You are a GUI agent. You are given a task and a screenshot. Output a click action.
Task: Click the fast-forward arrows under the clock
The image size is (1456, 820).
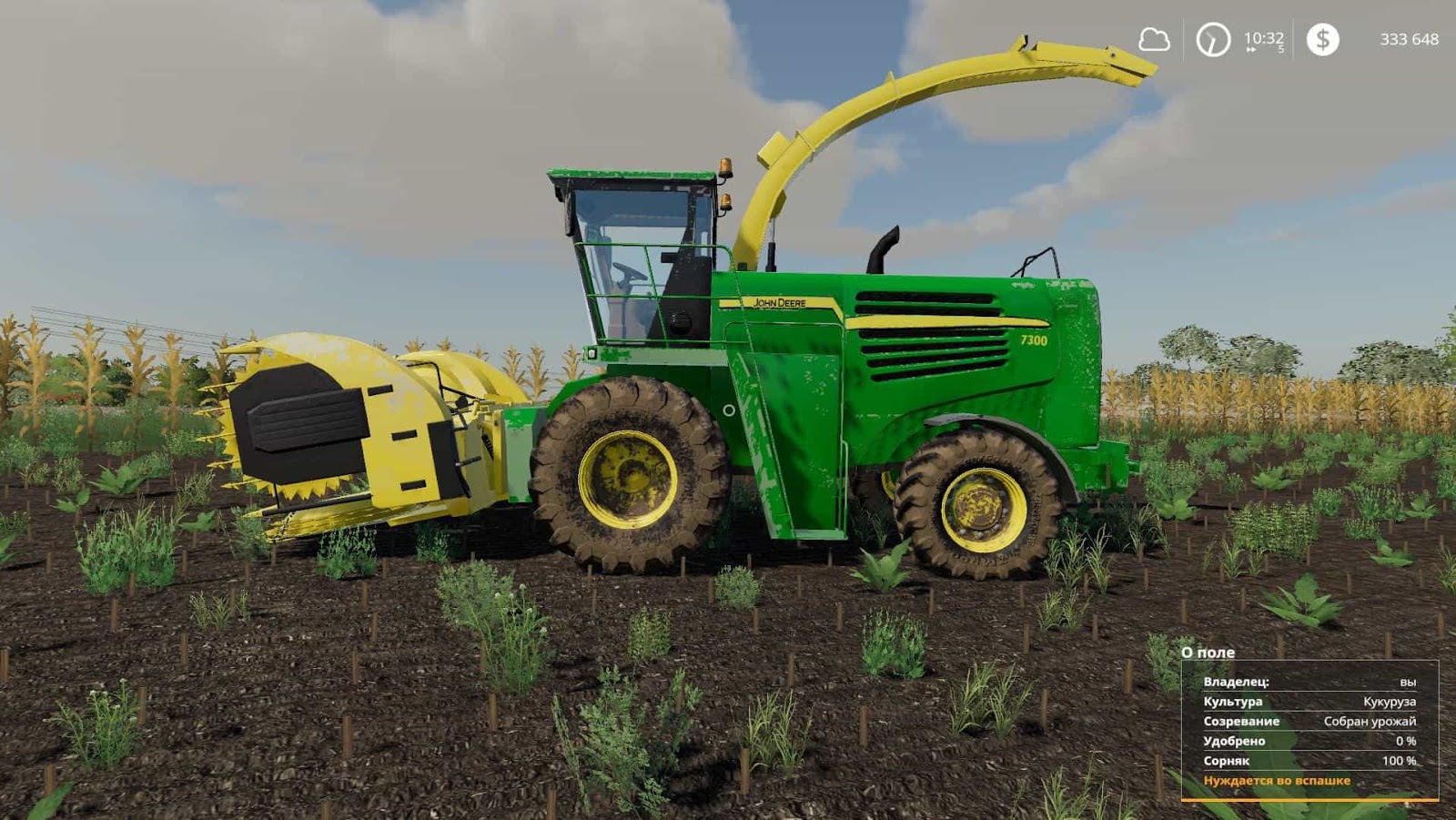(1250, 51)
